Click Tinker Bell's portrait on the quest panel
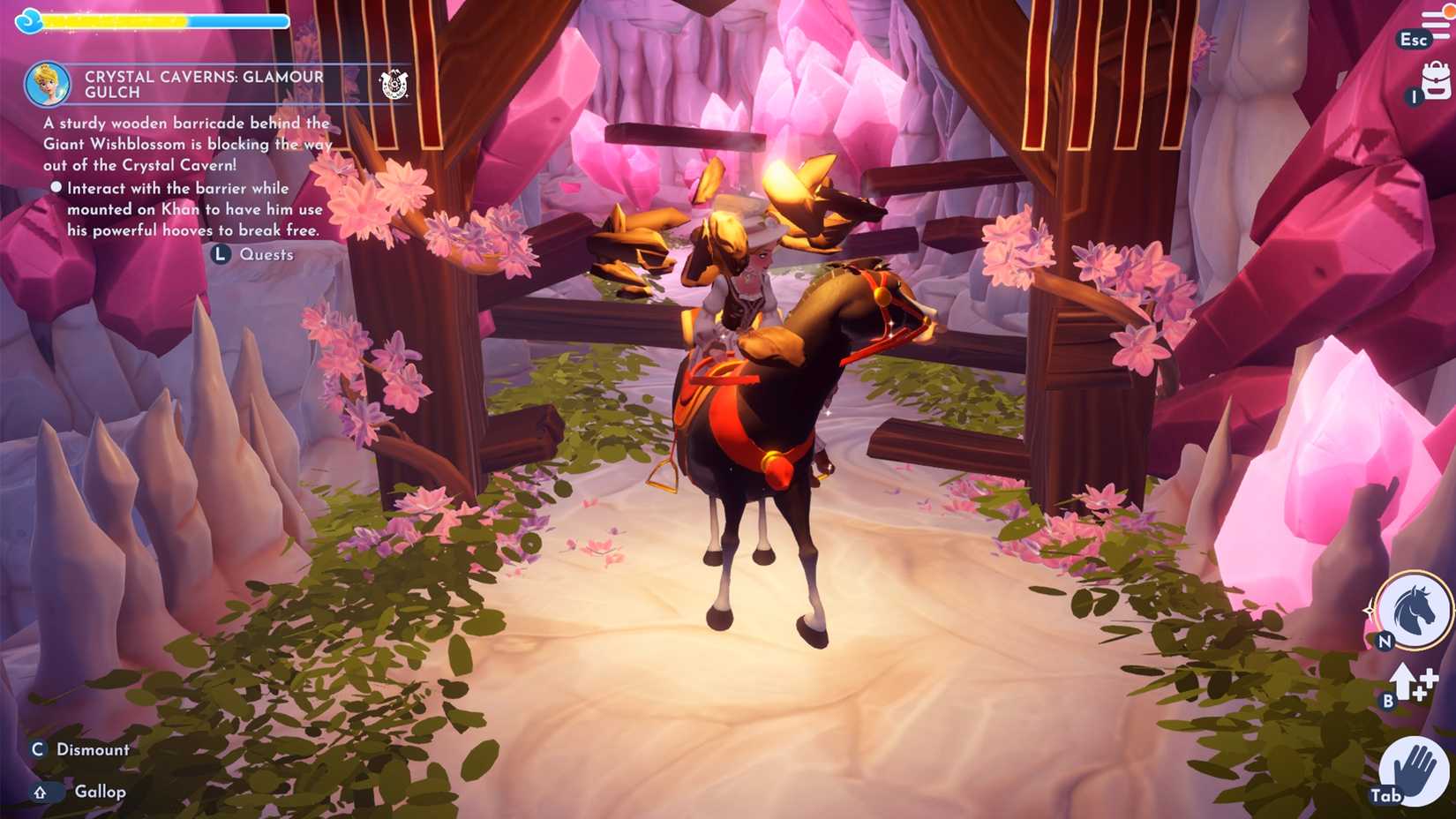1456x819 pixels. tap(50, 82)
